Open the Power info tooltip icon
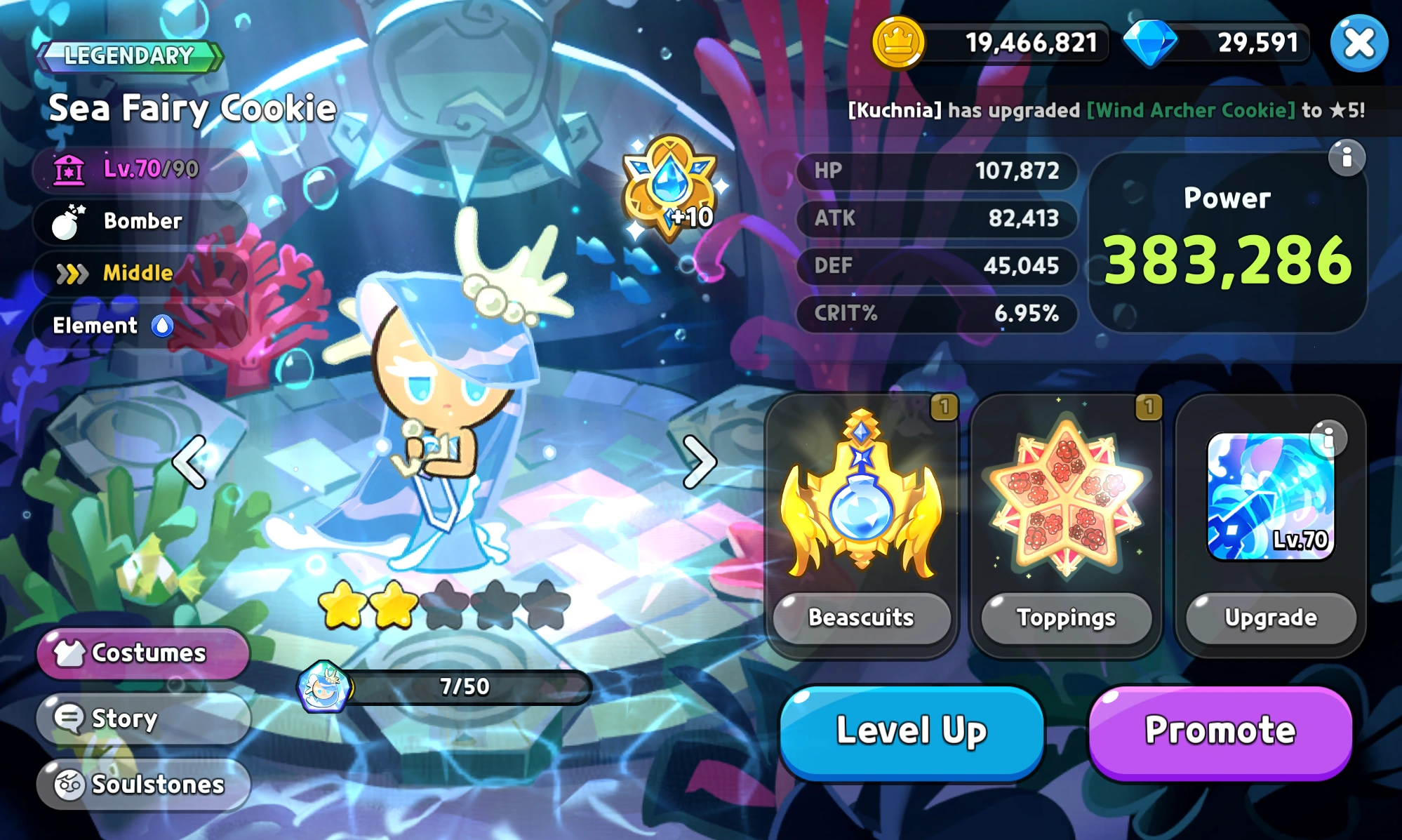Viewport: 1402px width, 840px height. tap(1347, 159)
